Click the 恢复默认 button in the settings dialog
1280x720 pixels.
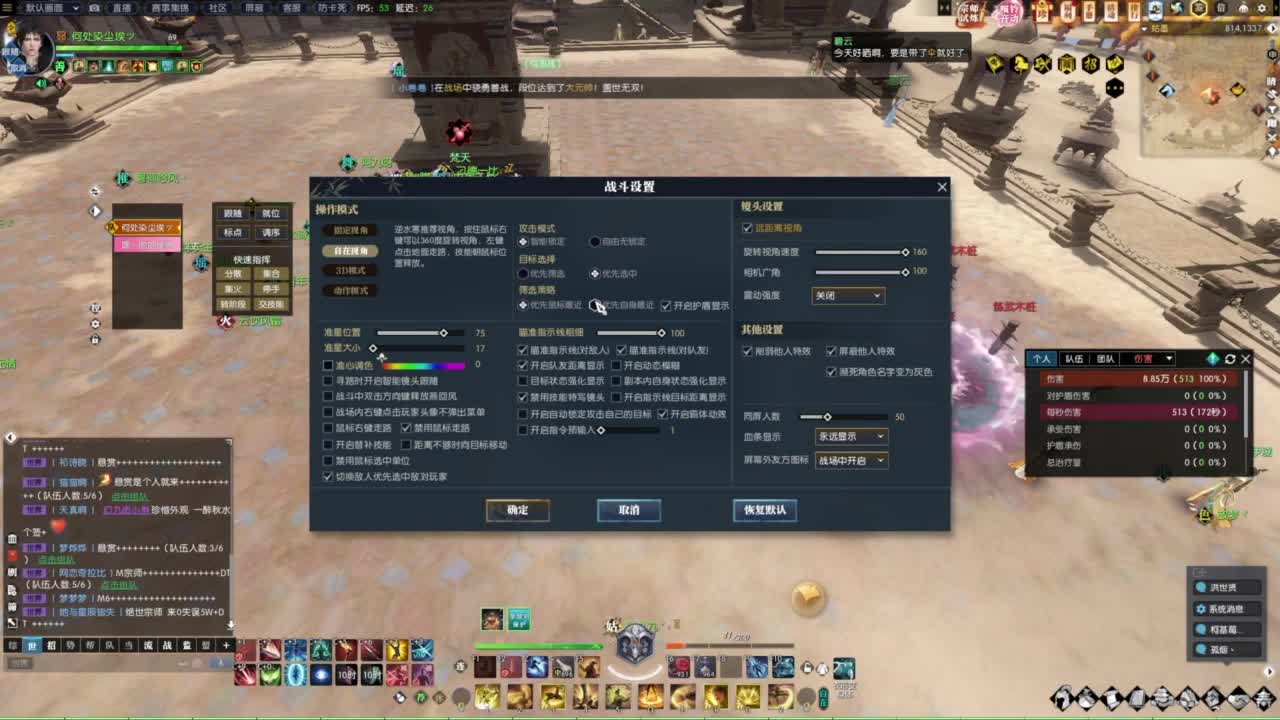[765, 511]
